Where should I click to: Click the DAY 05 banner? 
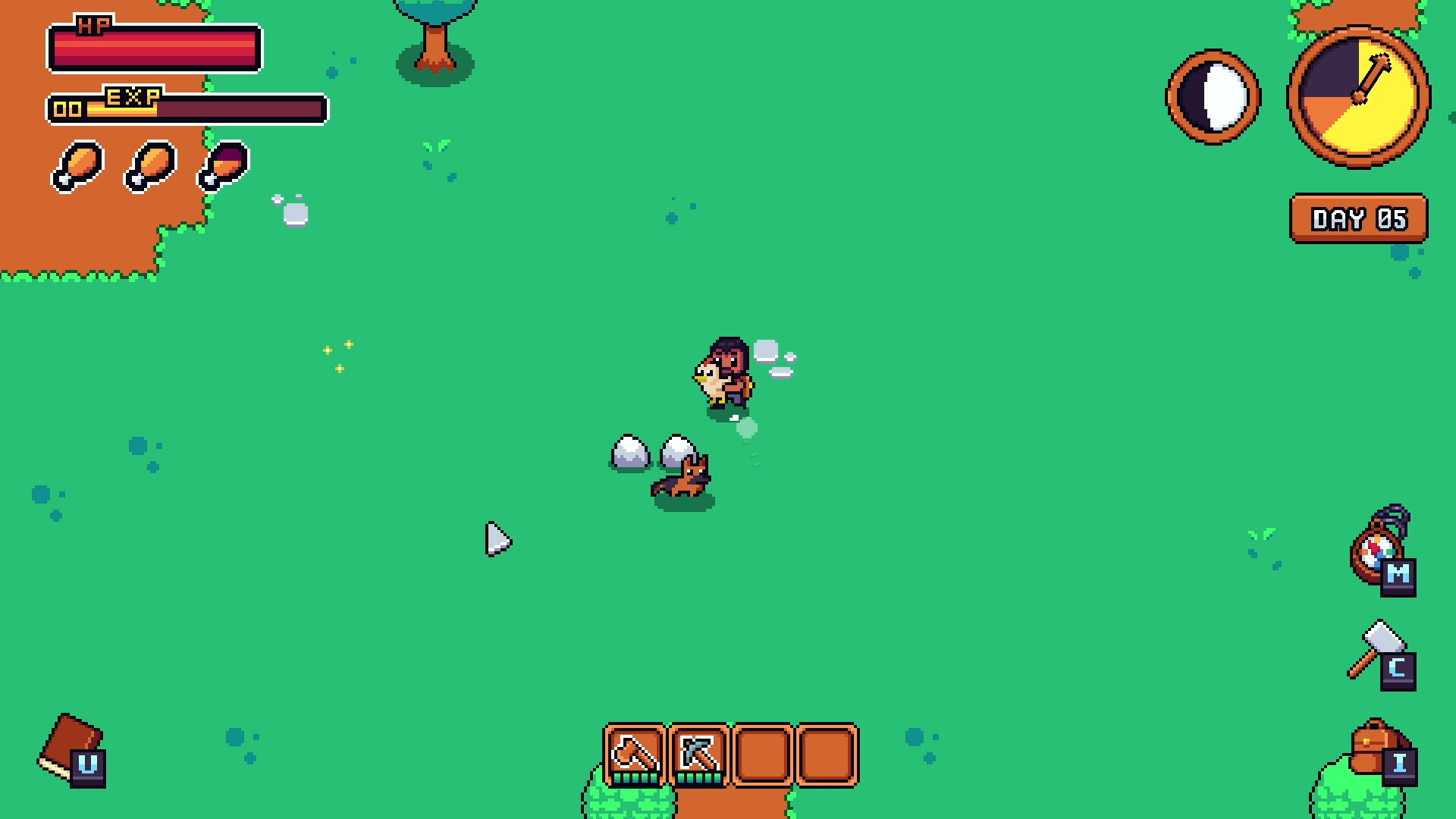click(x=1358, y=218)
